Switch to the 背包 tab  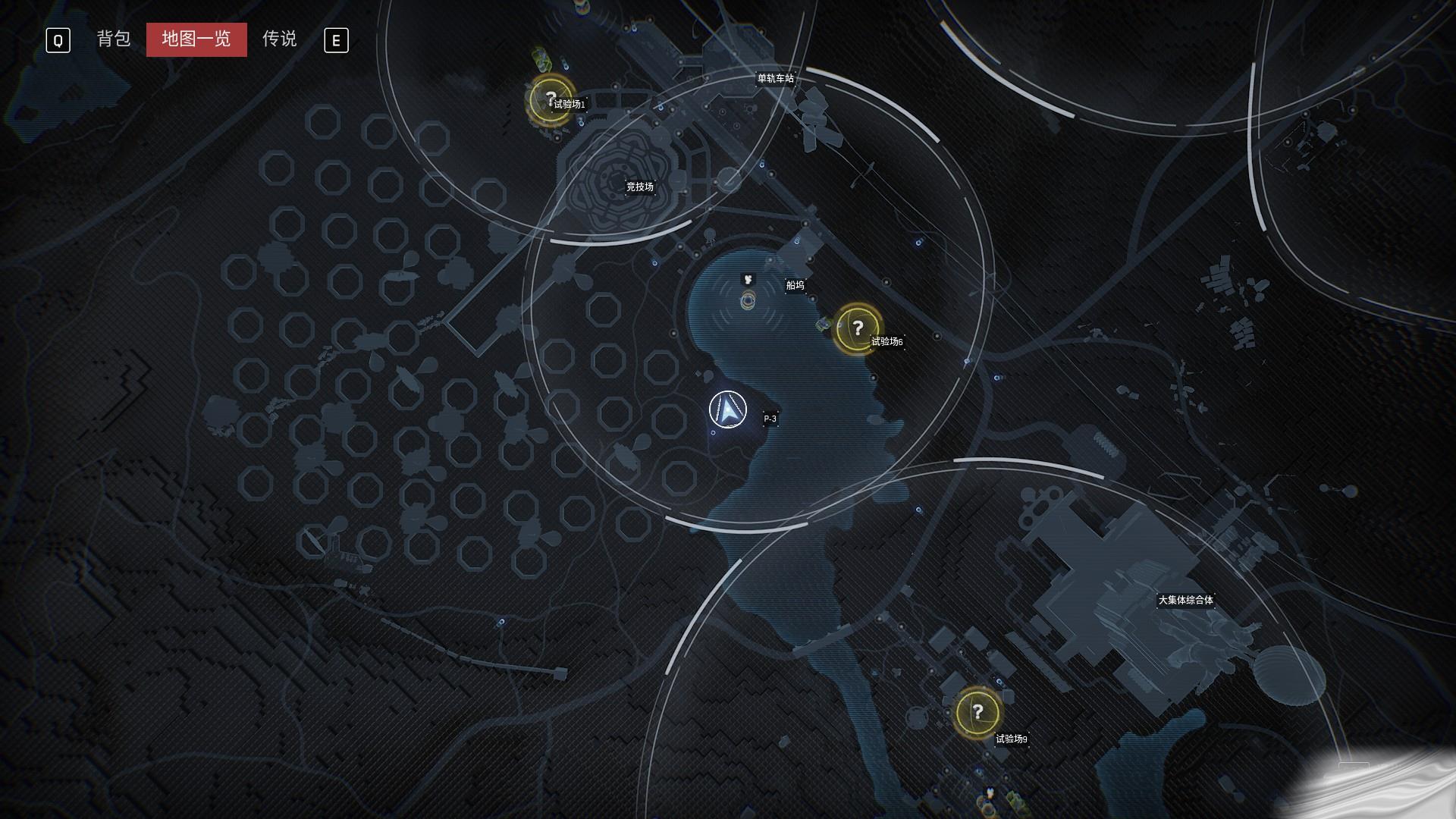114,39
